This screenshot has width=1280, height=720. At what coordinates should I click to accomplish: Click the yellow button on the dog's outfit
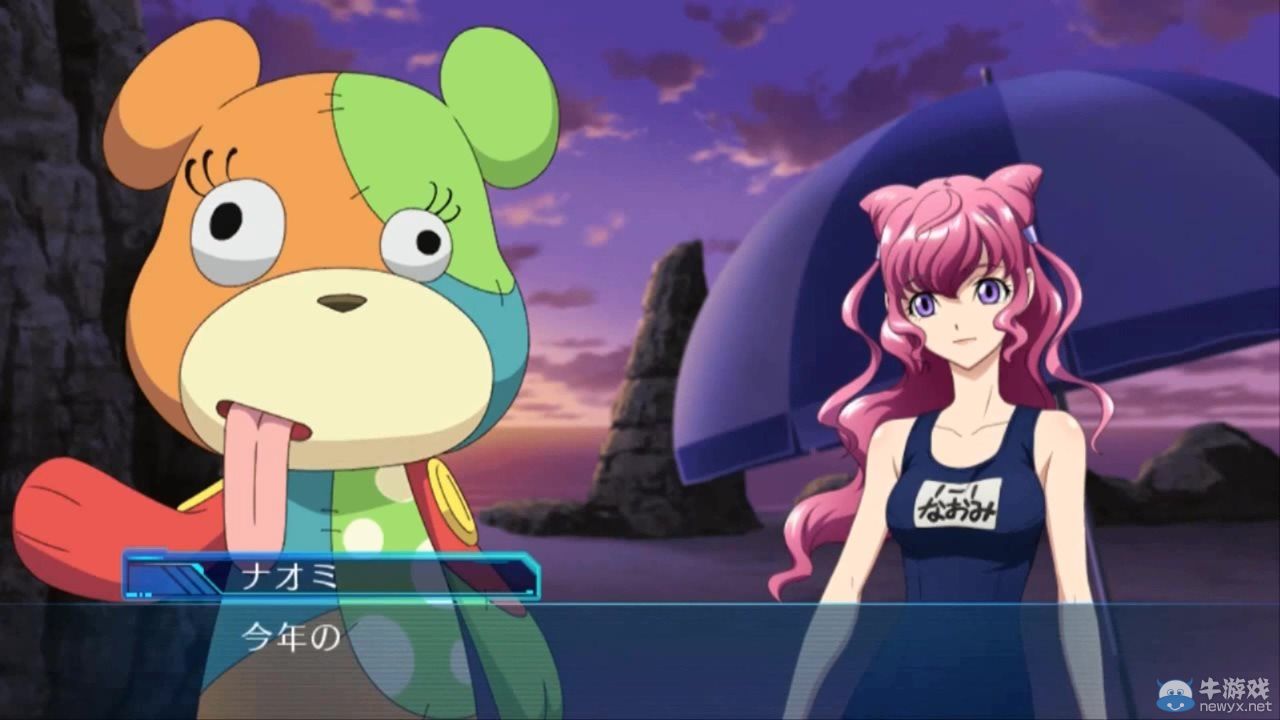pos(452,500)
